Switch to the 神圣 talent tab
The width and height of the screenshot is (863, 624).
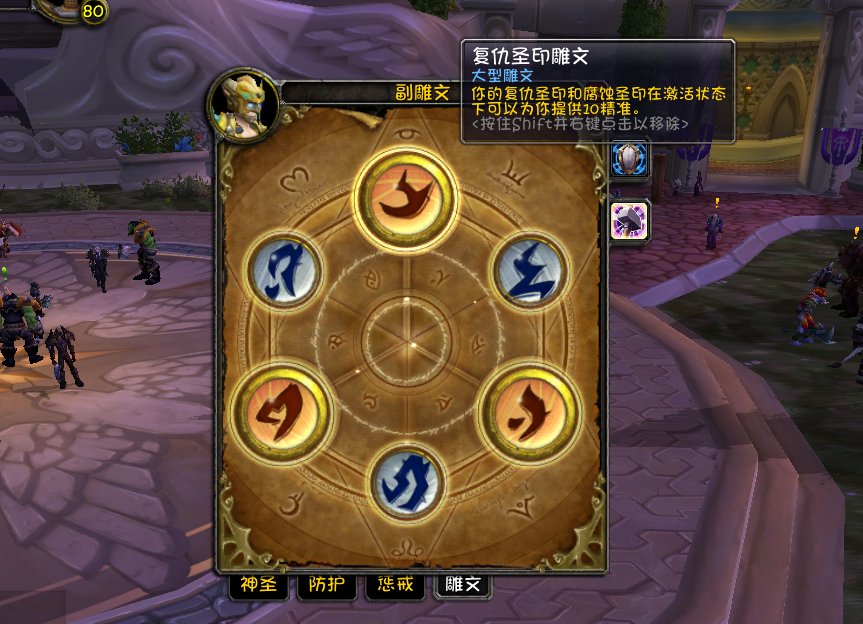click(258, 586)
